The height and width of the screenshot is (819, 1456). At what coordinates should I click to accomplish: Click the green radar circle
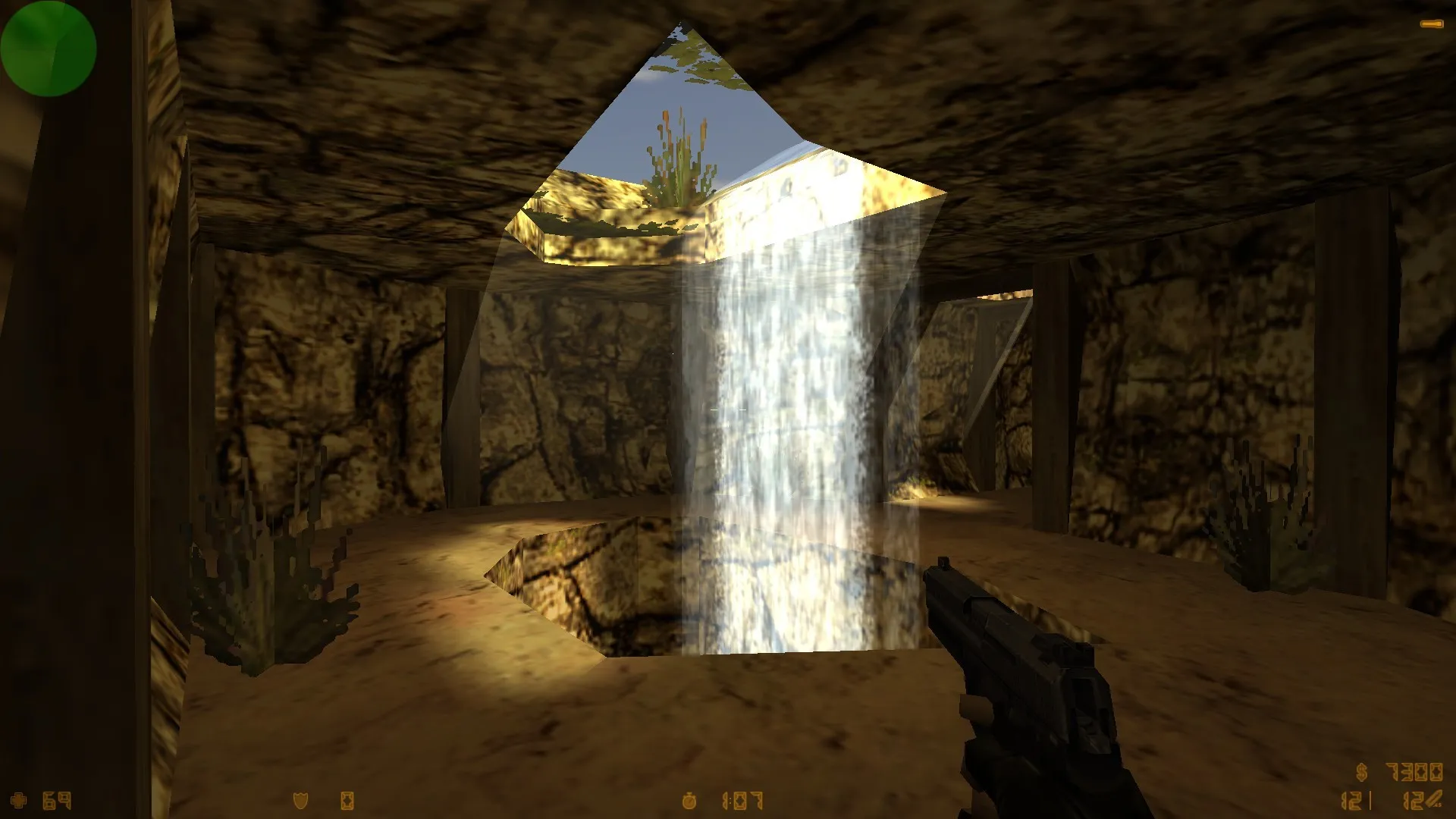click(x=49, y=49)
